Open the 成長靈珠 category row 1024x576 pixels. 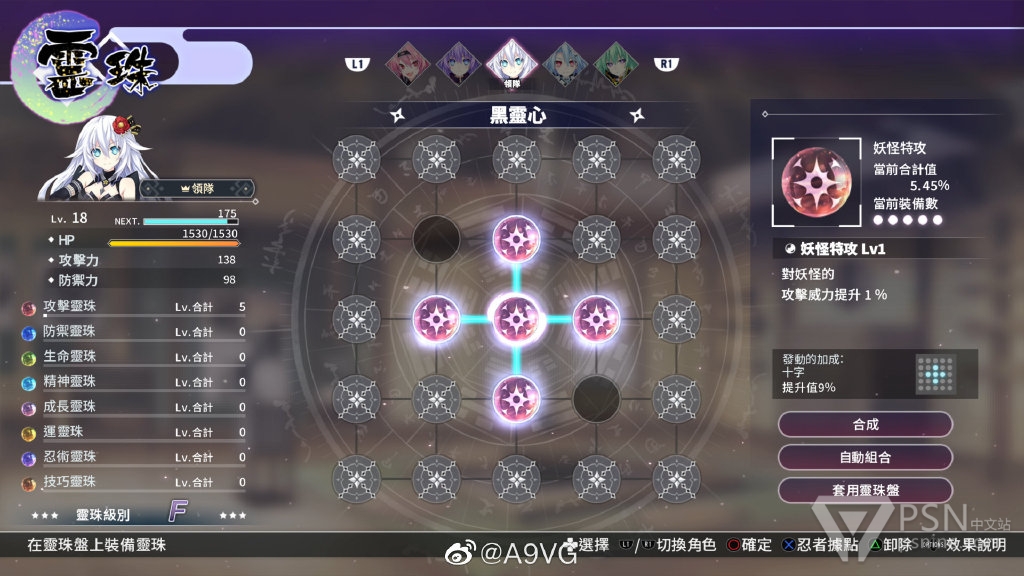pos(133,407)
